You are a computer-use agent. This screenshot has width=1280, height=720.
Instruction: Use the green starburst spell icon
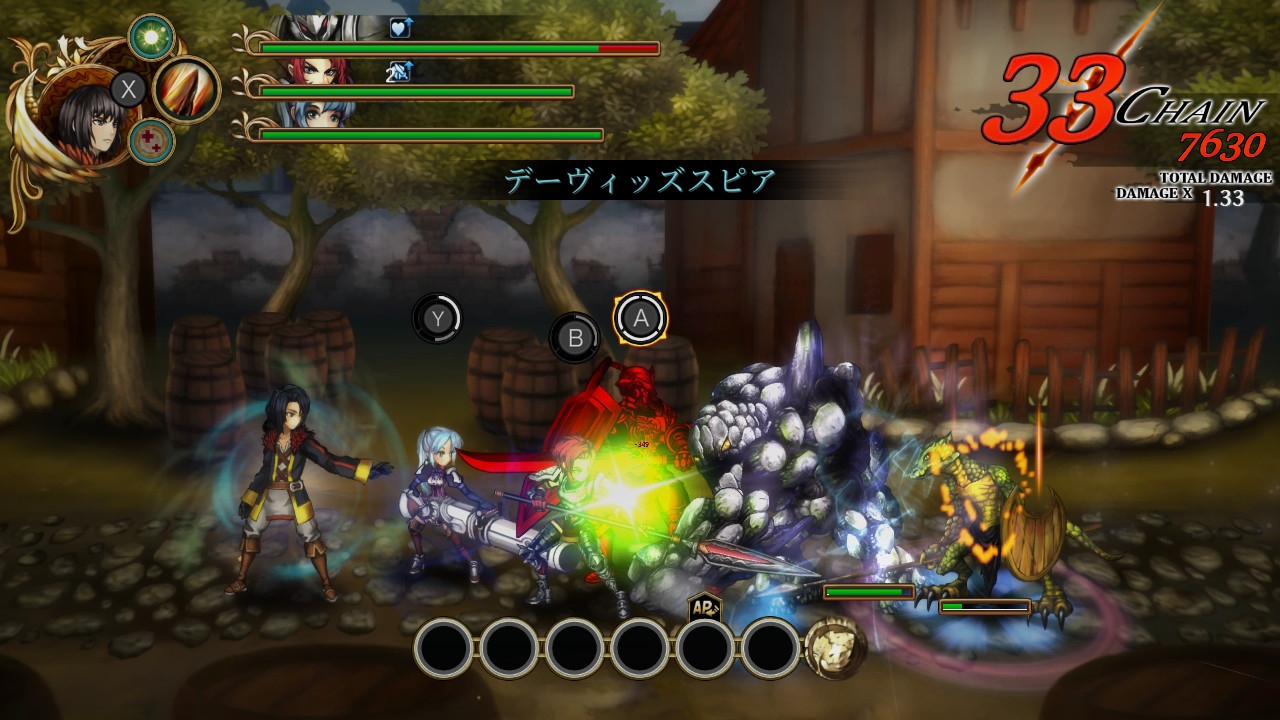click(x=152, y=38)
